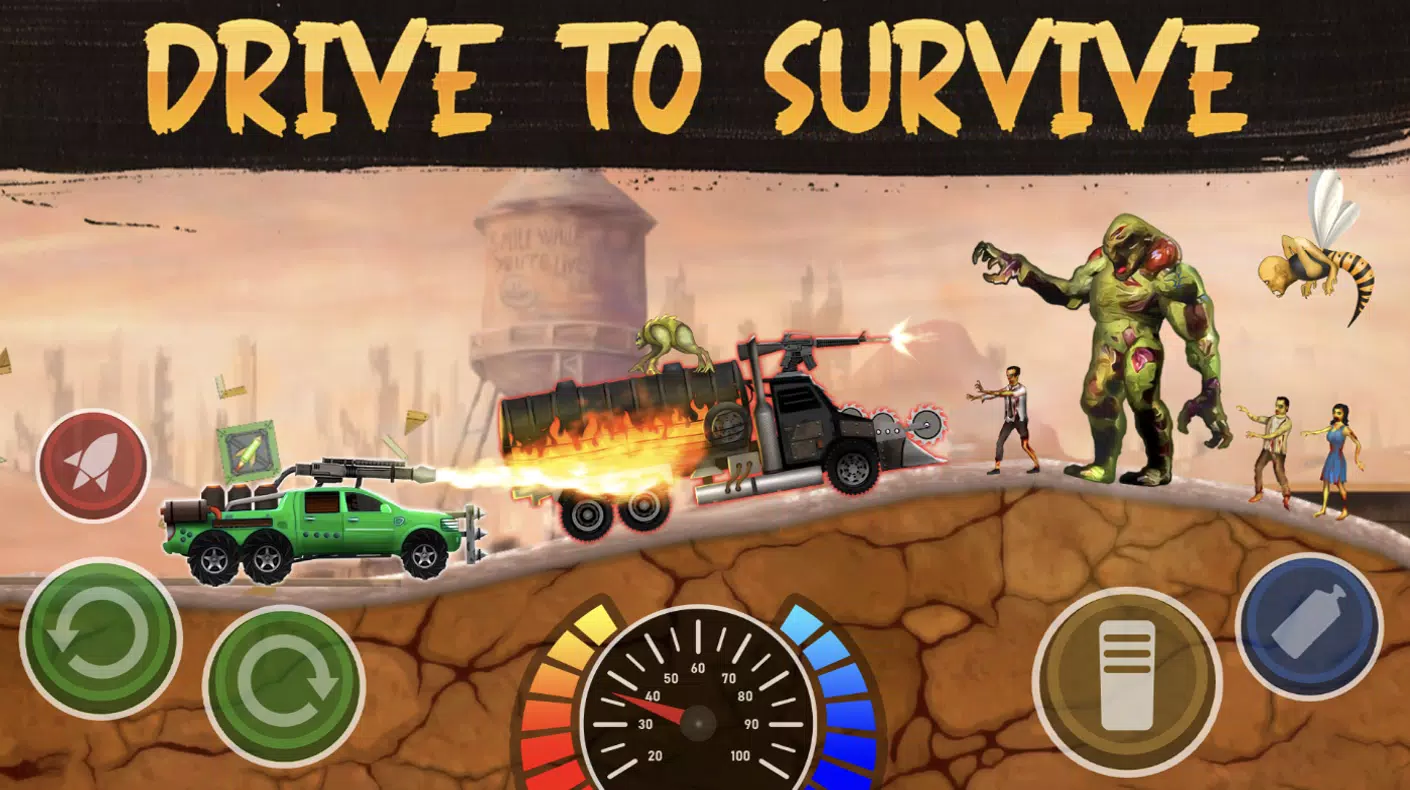Screen dimensions: 1410x790
Task: Click the mounted machine gun on the truck
Action: coord(800,347)
